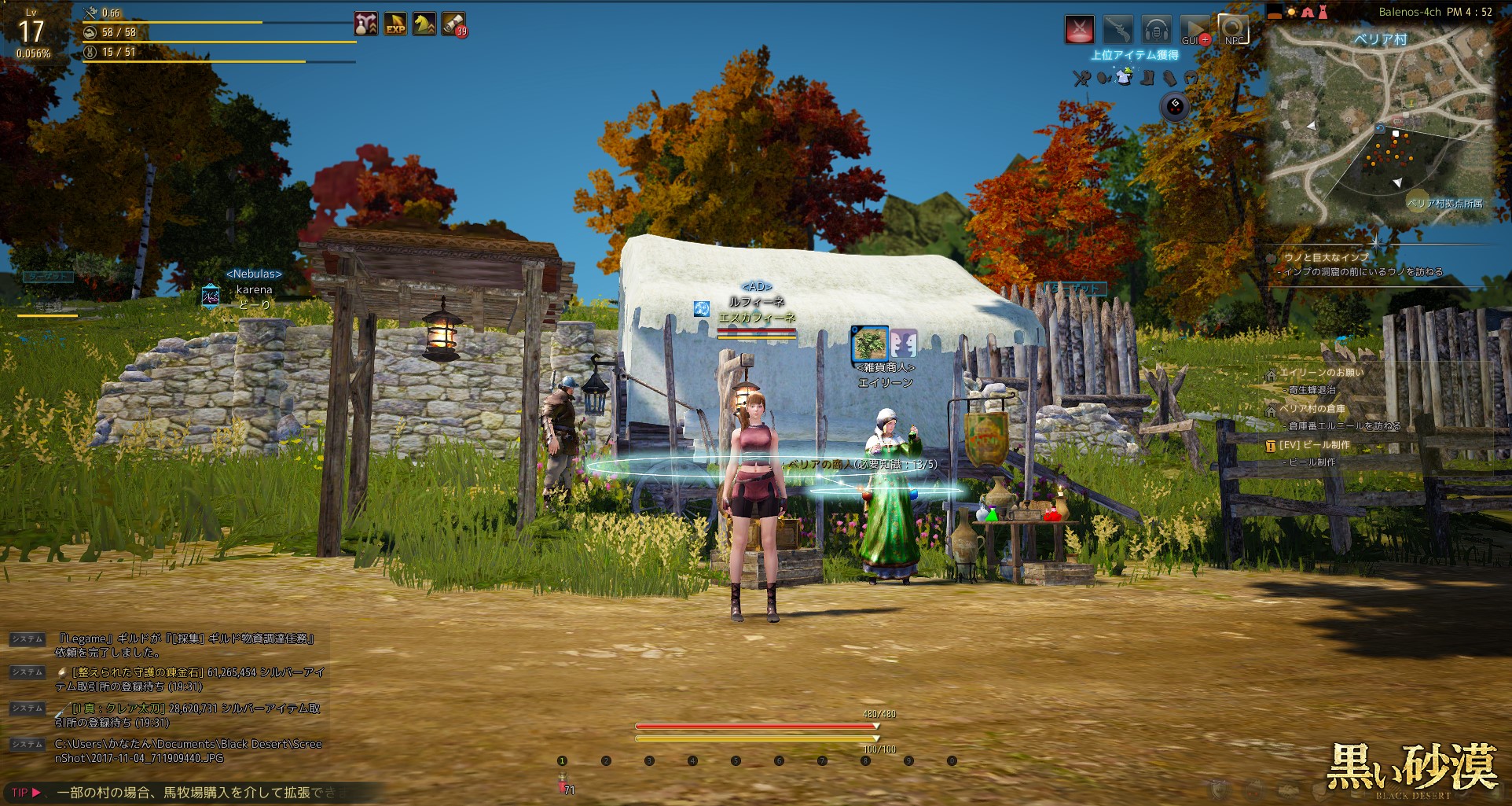Click the plant icon above merchant エイリーン
This screenshot has width=1512, height=806.
870,344
